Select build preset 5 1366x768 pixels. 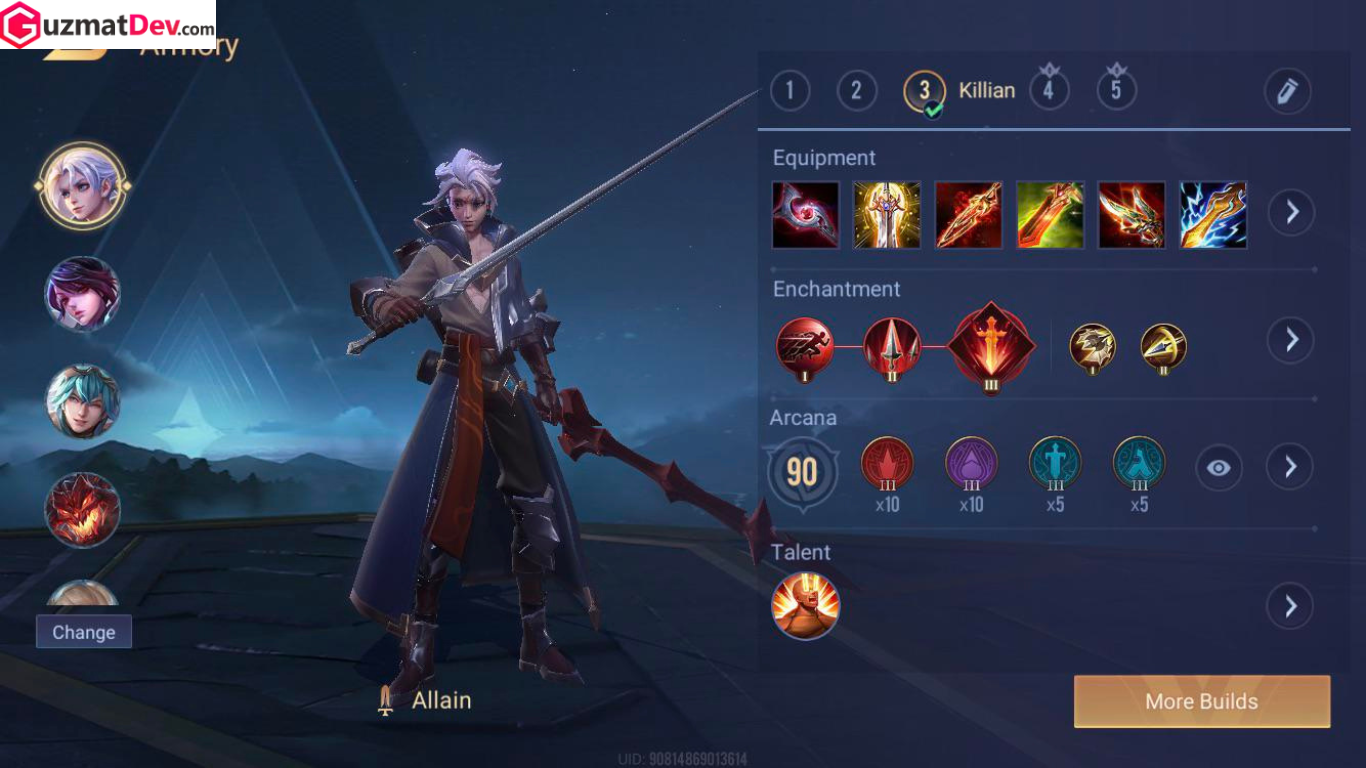click(1116, 91)
